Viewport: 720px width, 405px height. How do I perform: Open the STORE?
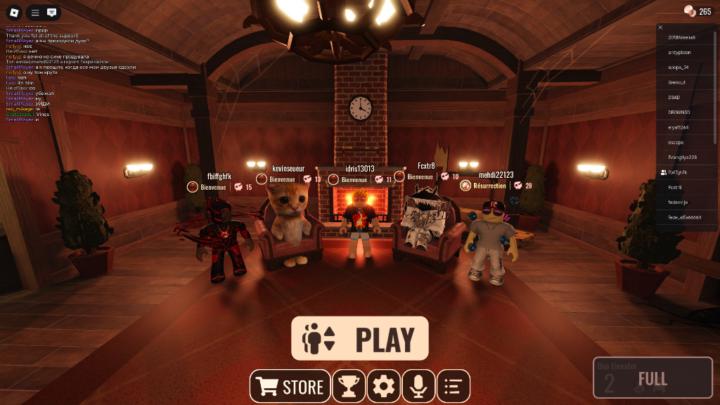pyautogui.click(x=289, y=386)
